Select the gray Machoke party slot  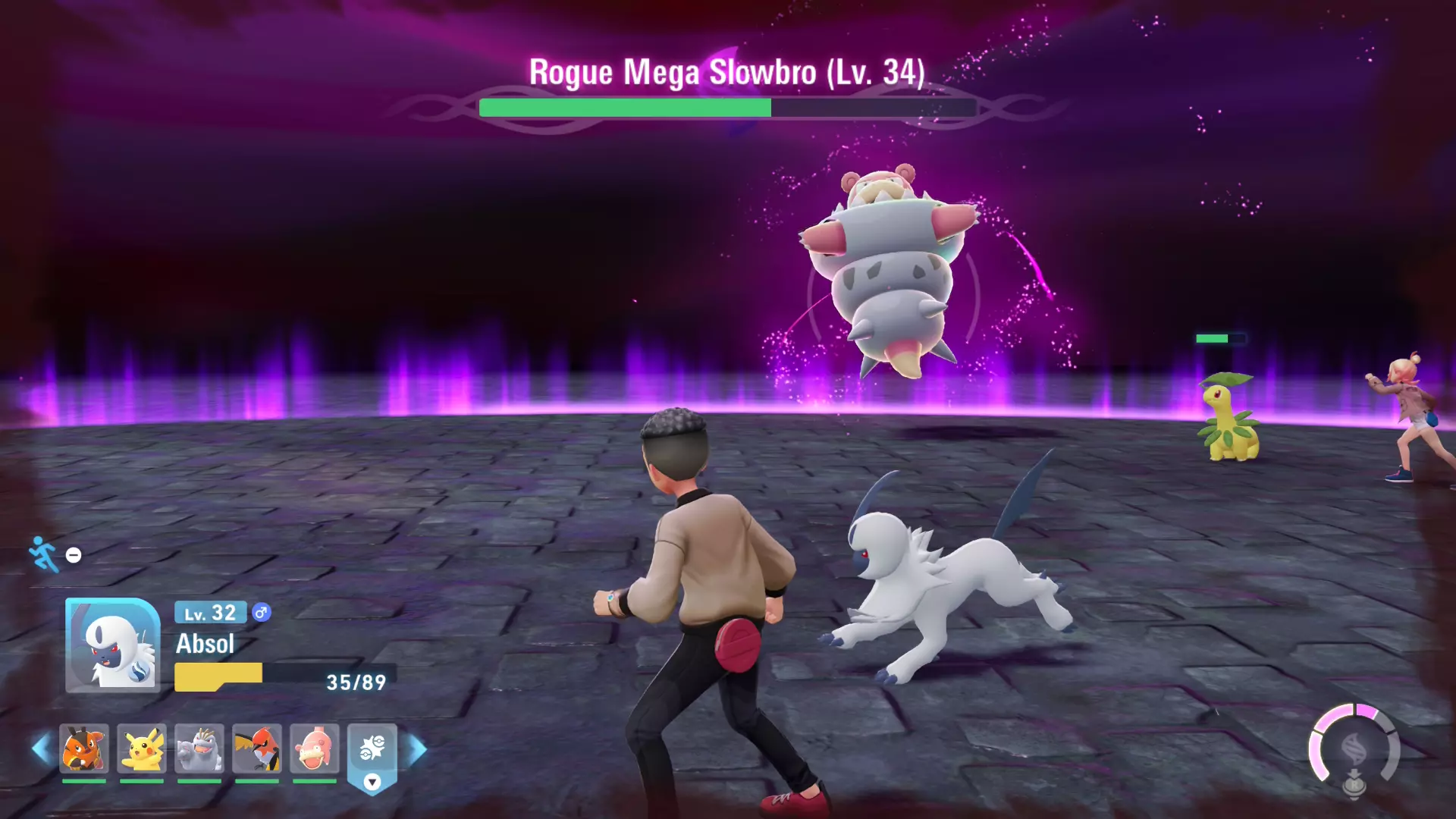click(x=199, y=749)
